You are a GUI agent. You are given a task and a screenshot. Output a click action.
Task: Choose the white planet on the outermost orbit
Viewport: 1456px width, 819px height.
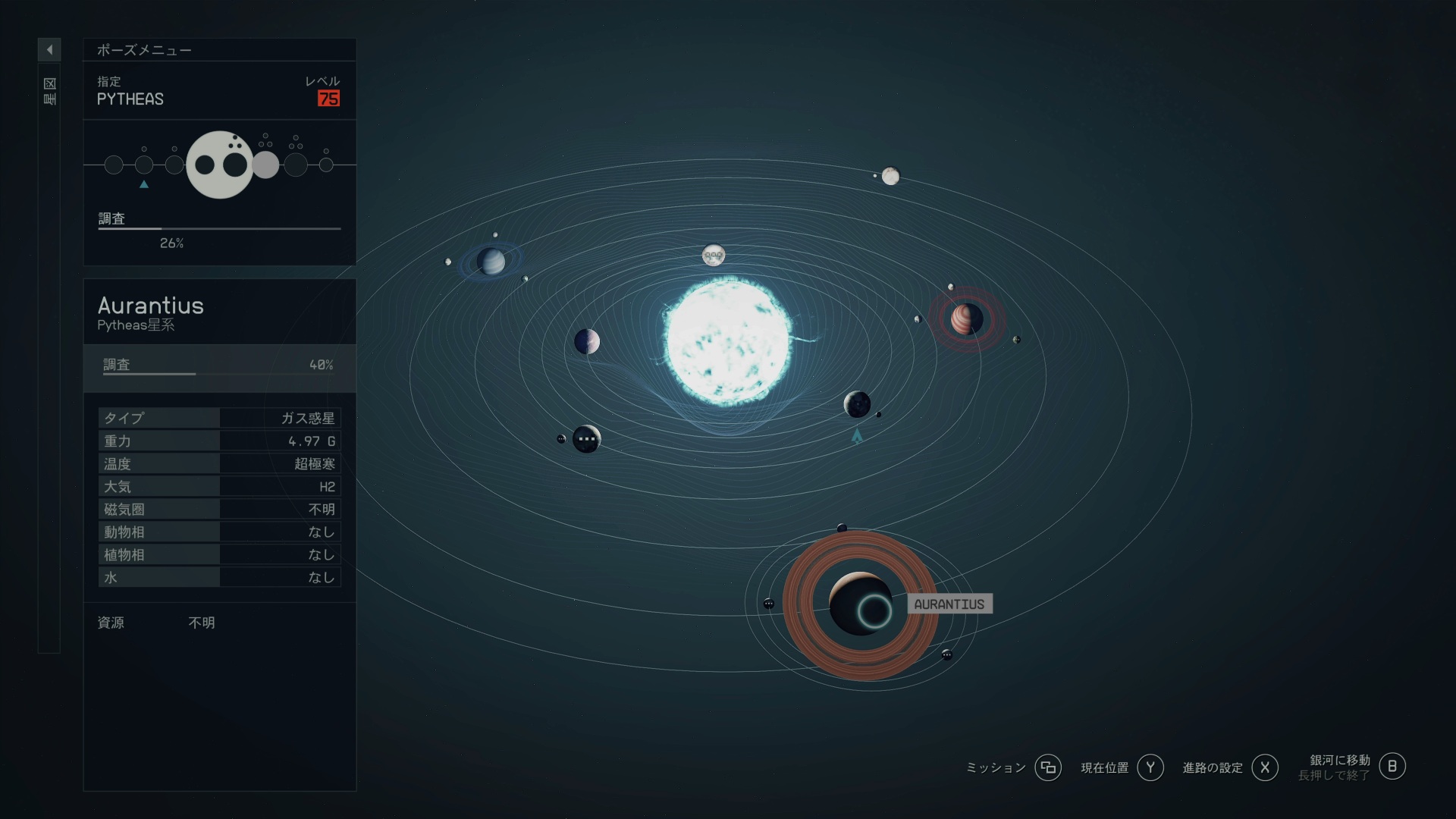(890, 177)
